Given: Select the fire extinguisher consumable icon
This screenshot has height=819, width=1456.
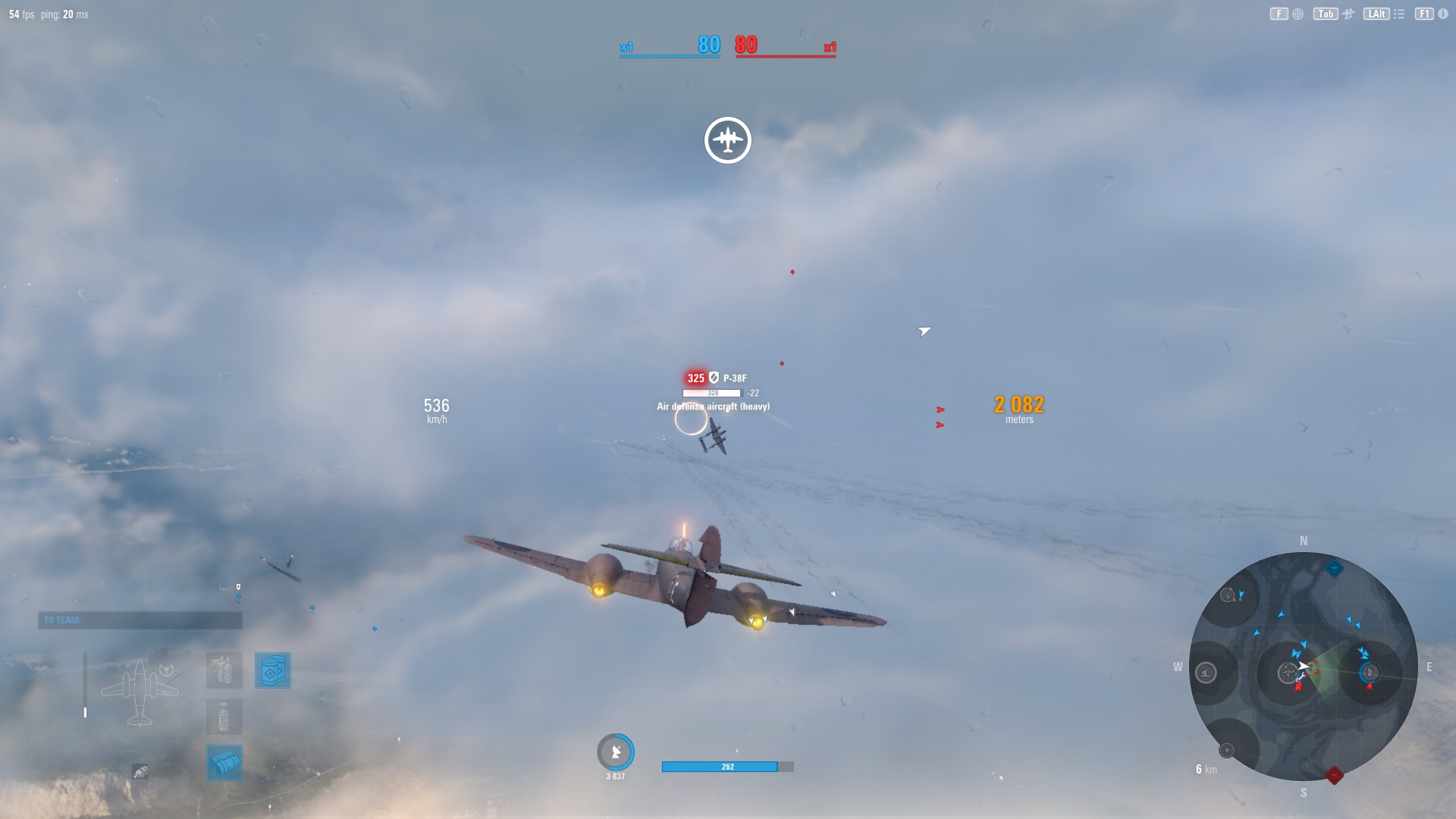Looking at the screenshot, I should 224,717.
